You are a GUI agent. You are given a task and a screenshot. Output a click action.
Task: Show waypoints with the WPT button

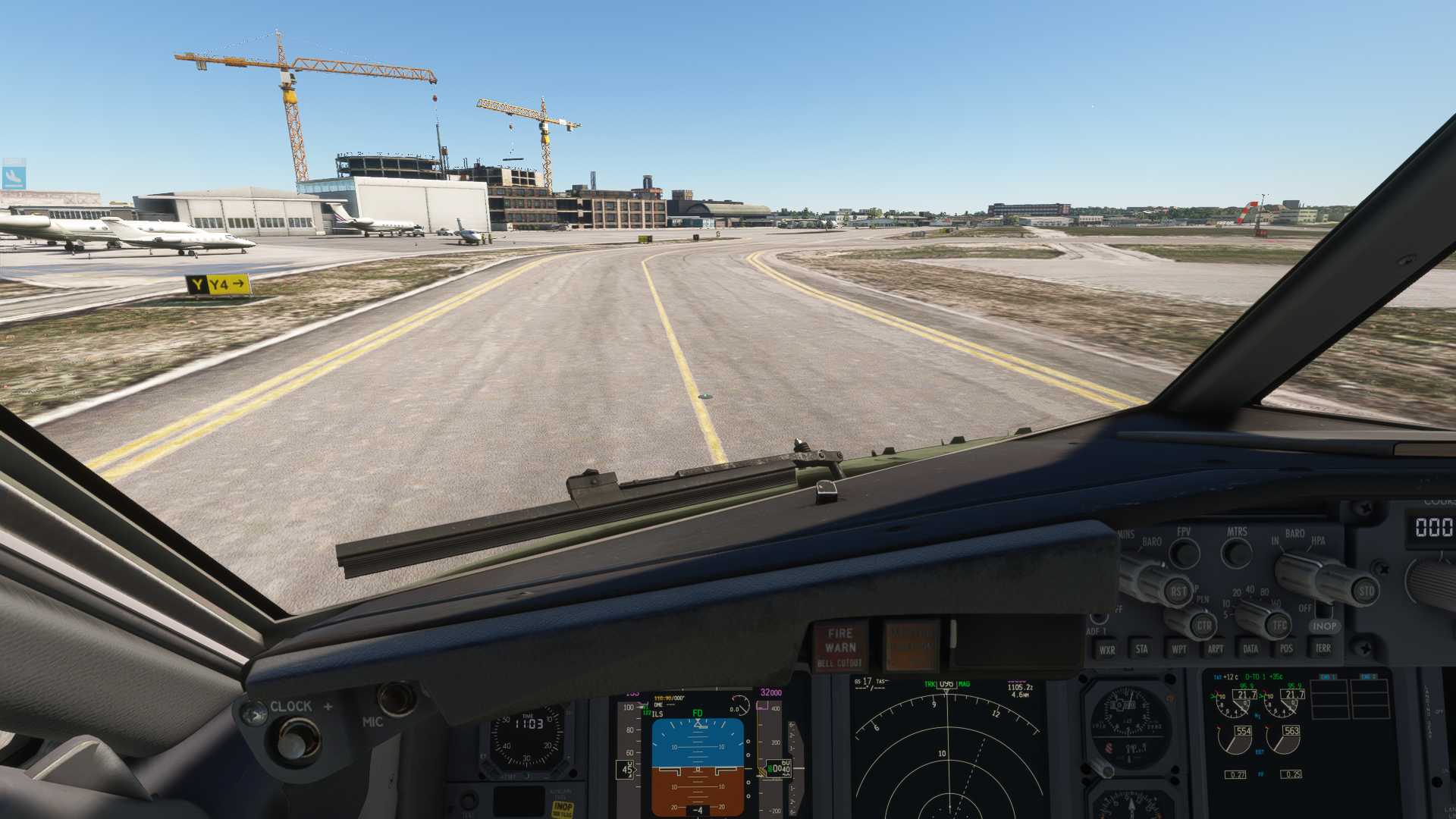click(x=1178, y=649)
